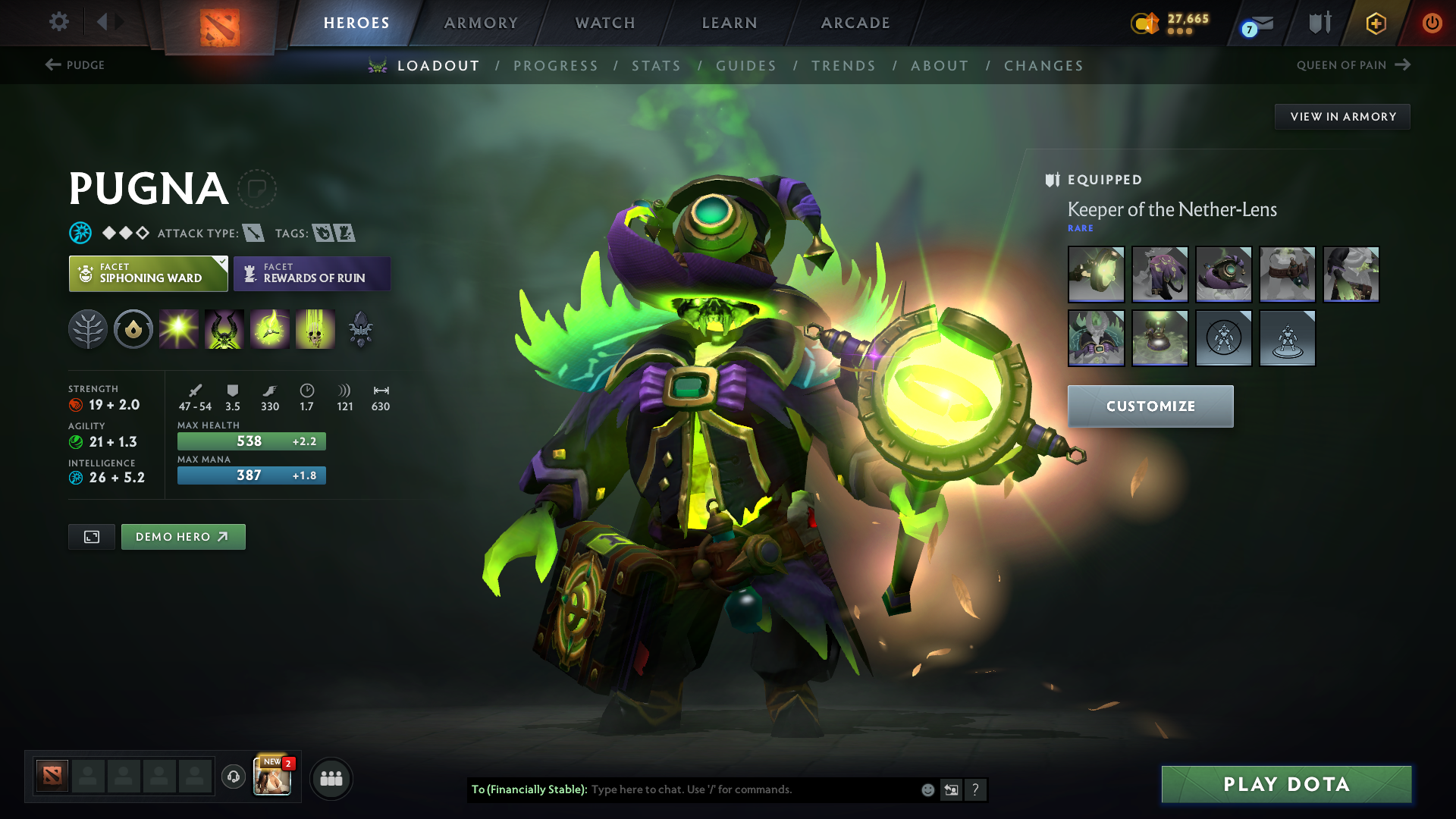1456x819 pixels.
Task: Open the settings gear icon
Action: (58, 23)
